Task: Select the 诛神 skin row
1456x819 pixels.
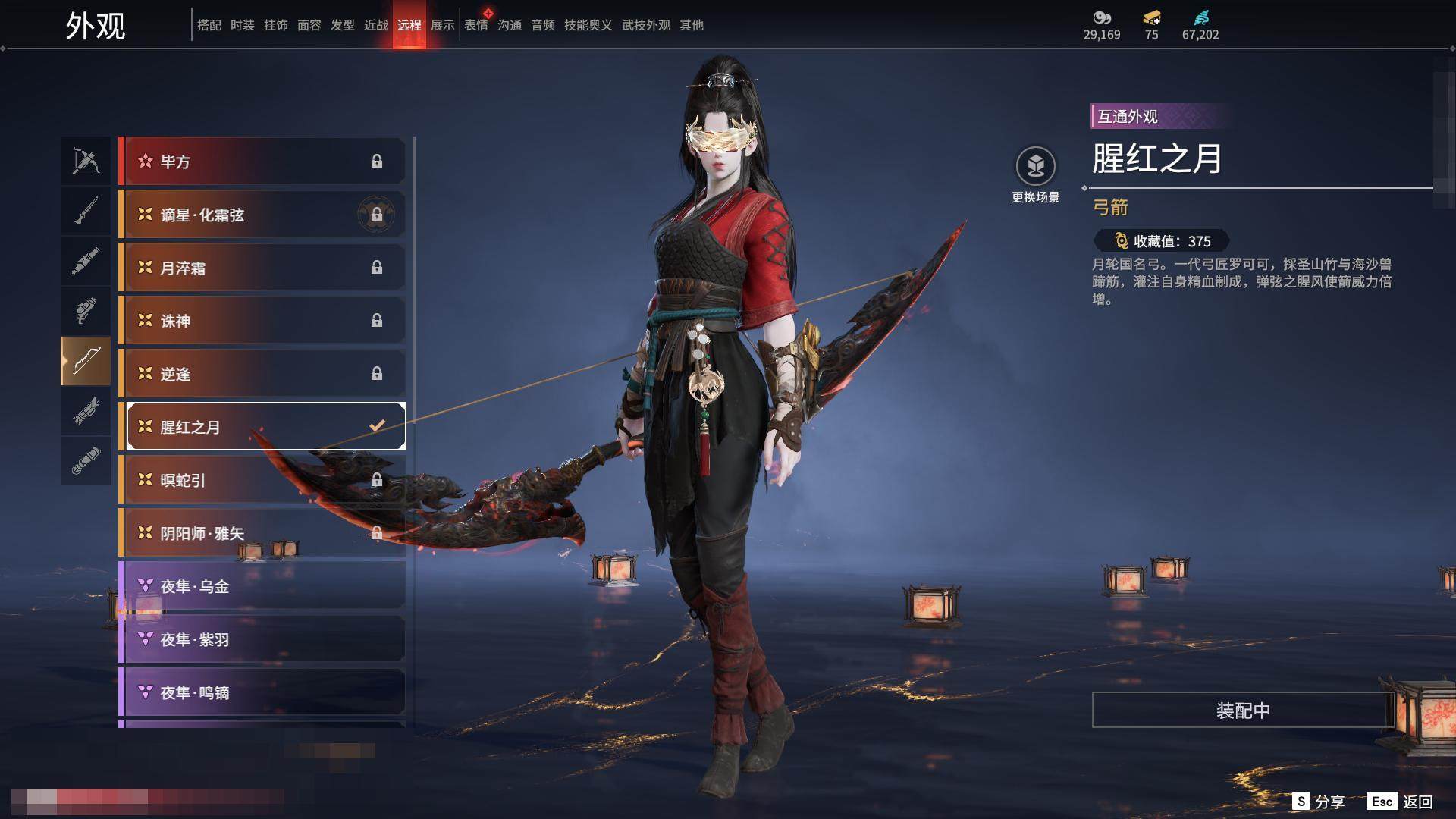Action: tap(262, 321)
